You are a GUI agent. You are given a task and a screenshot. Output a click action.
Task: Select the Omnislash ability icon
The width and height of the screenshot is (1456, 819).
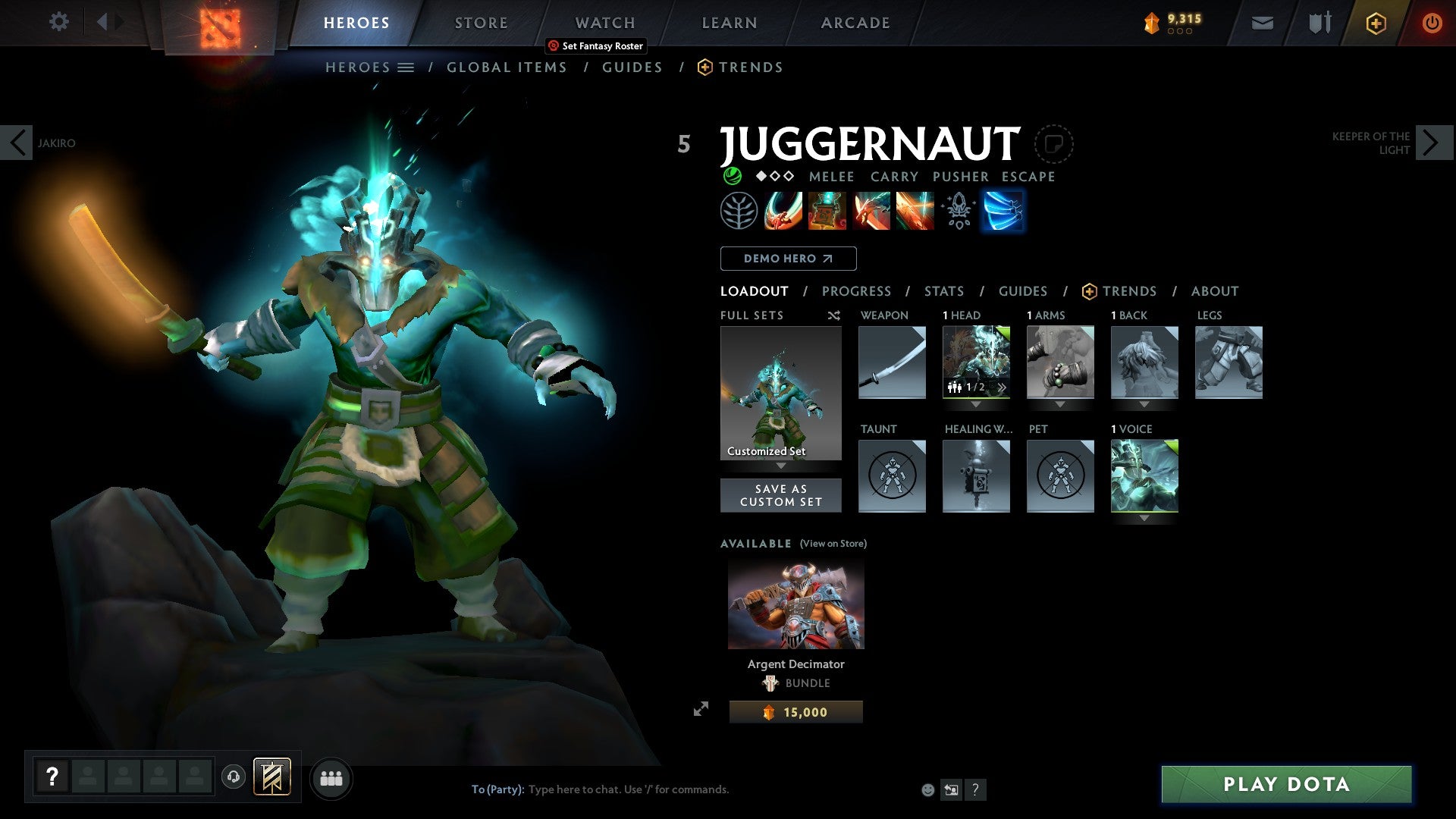[1003, 211]
